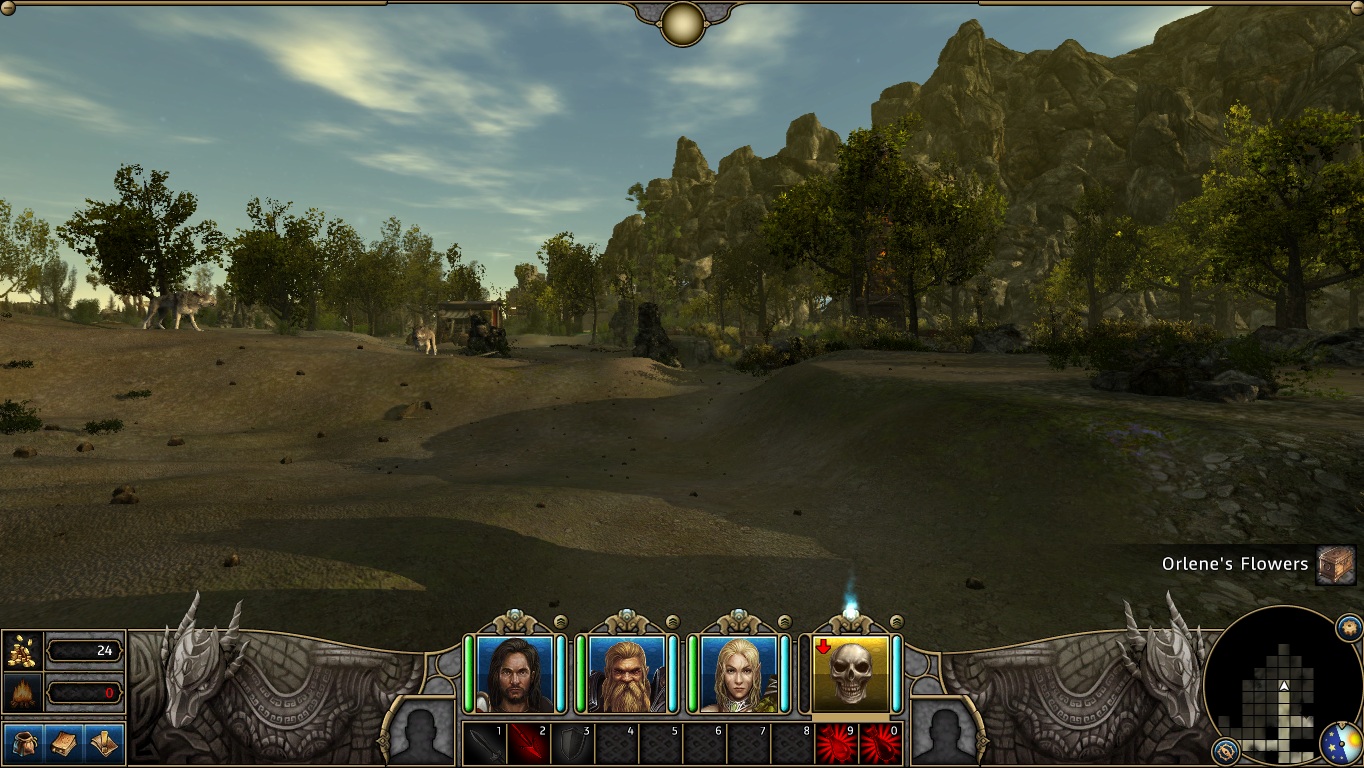Open the inventory bag
1364x768 pixels.
click(x=22, y=743)
